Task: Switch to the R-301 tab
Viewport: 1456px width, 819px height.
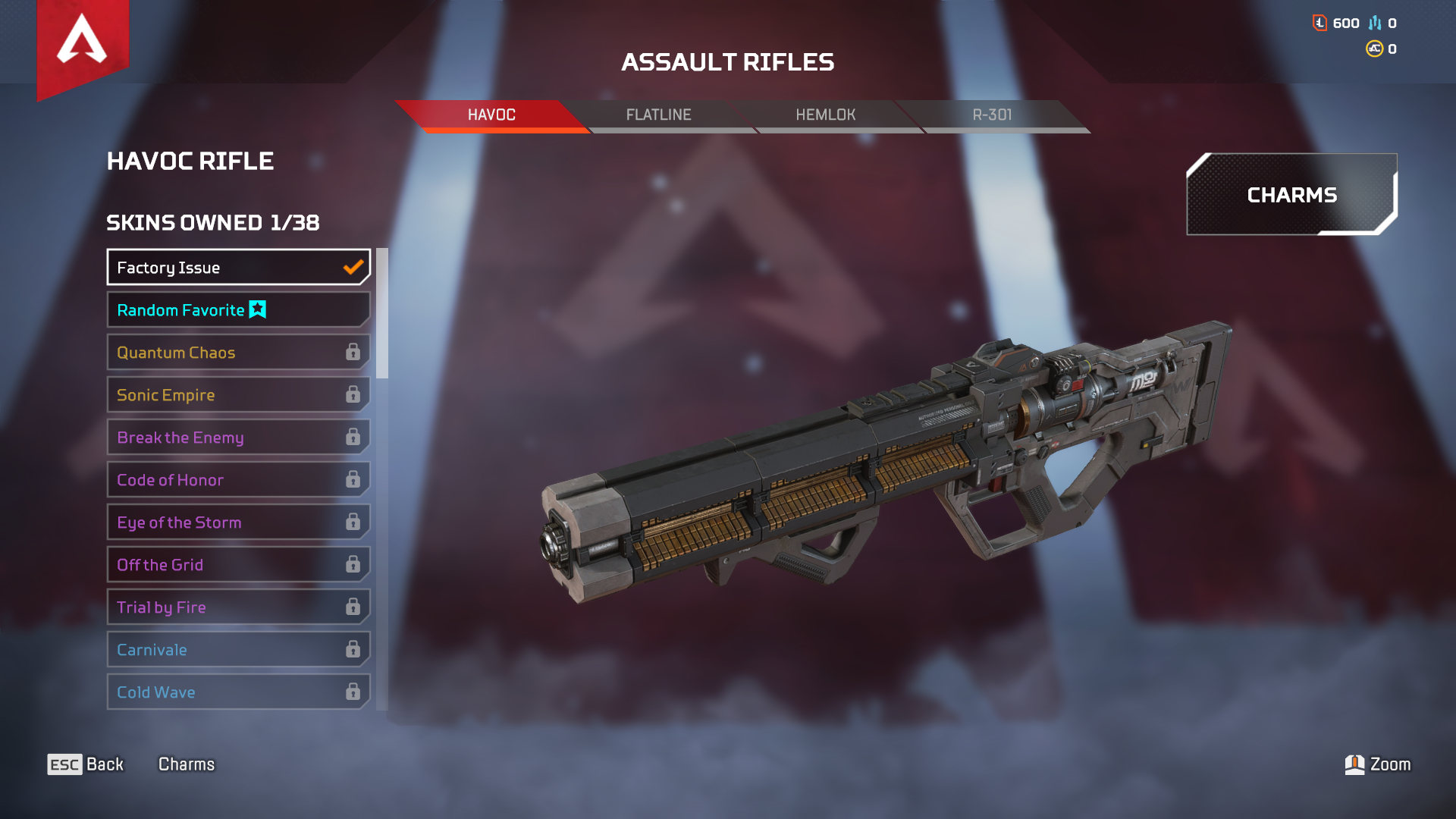Action: 993,115
